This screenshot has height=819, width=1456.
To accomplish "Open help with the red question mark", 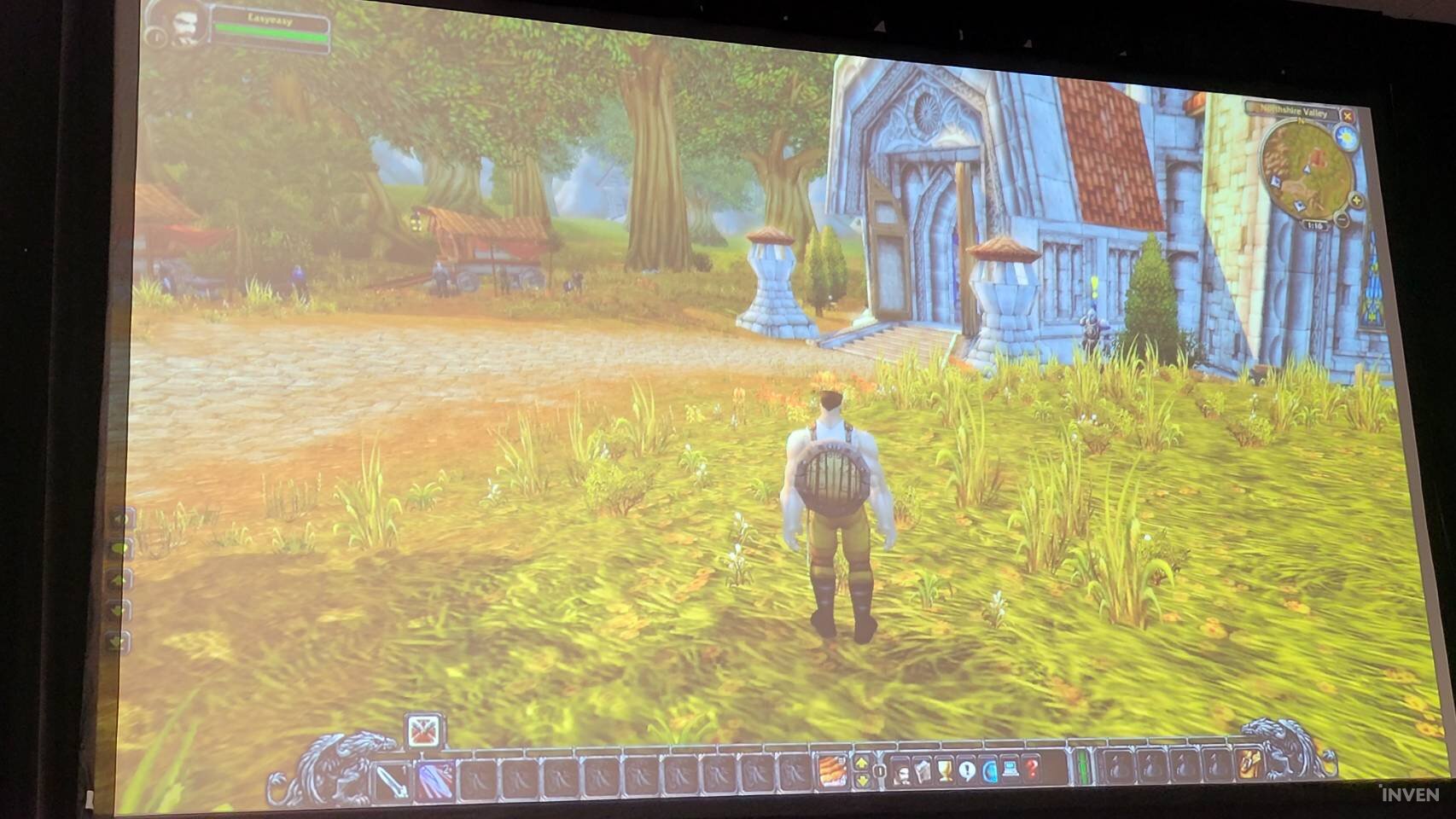I will [1032, 770].
